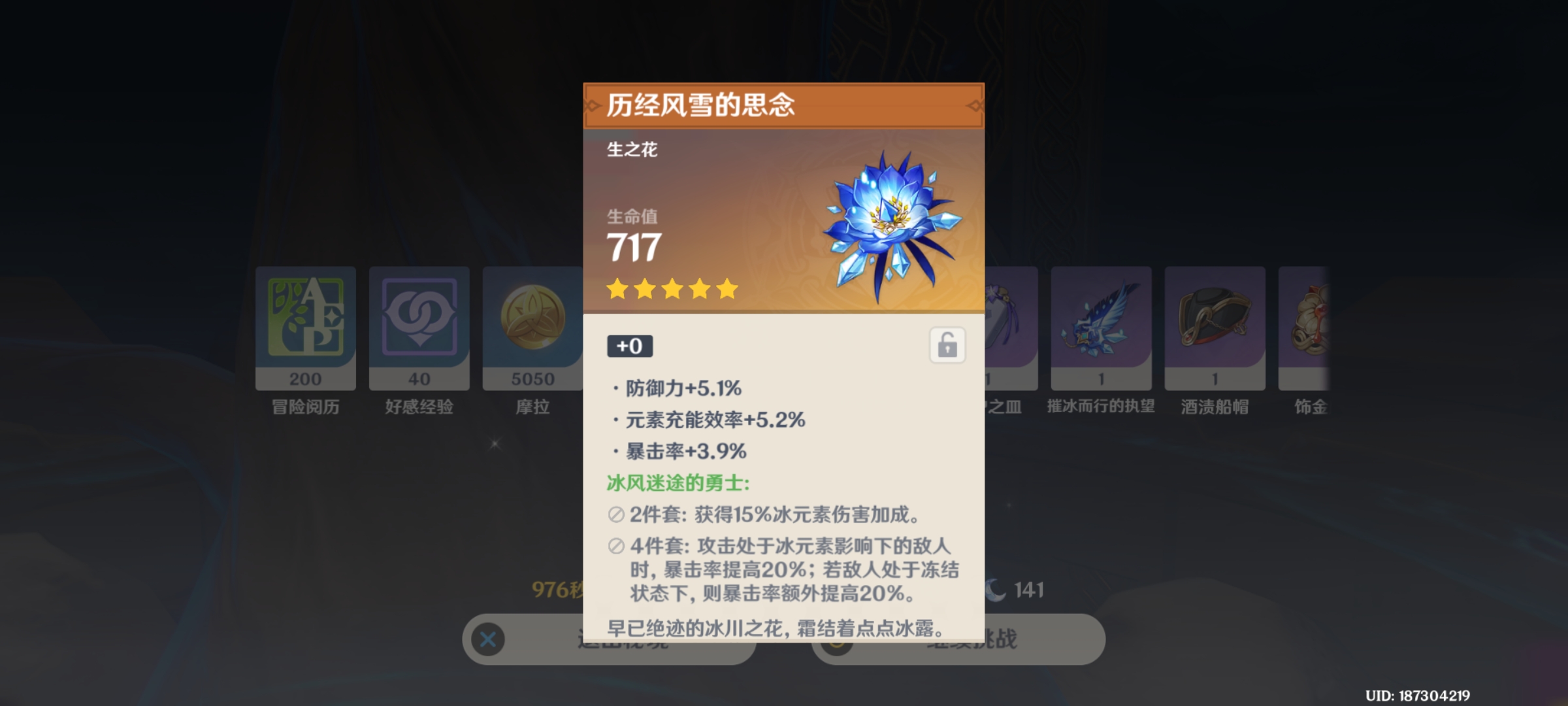This screenshot has width=1568, height=706.
Task: Click the five-star rating row
Action: click(672, 290)
